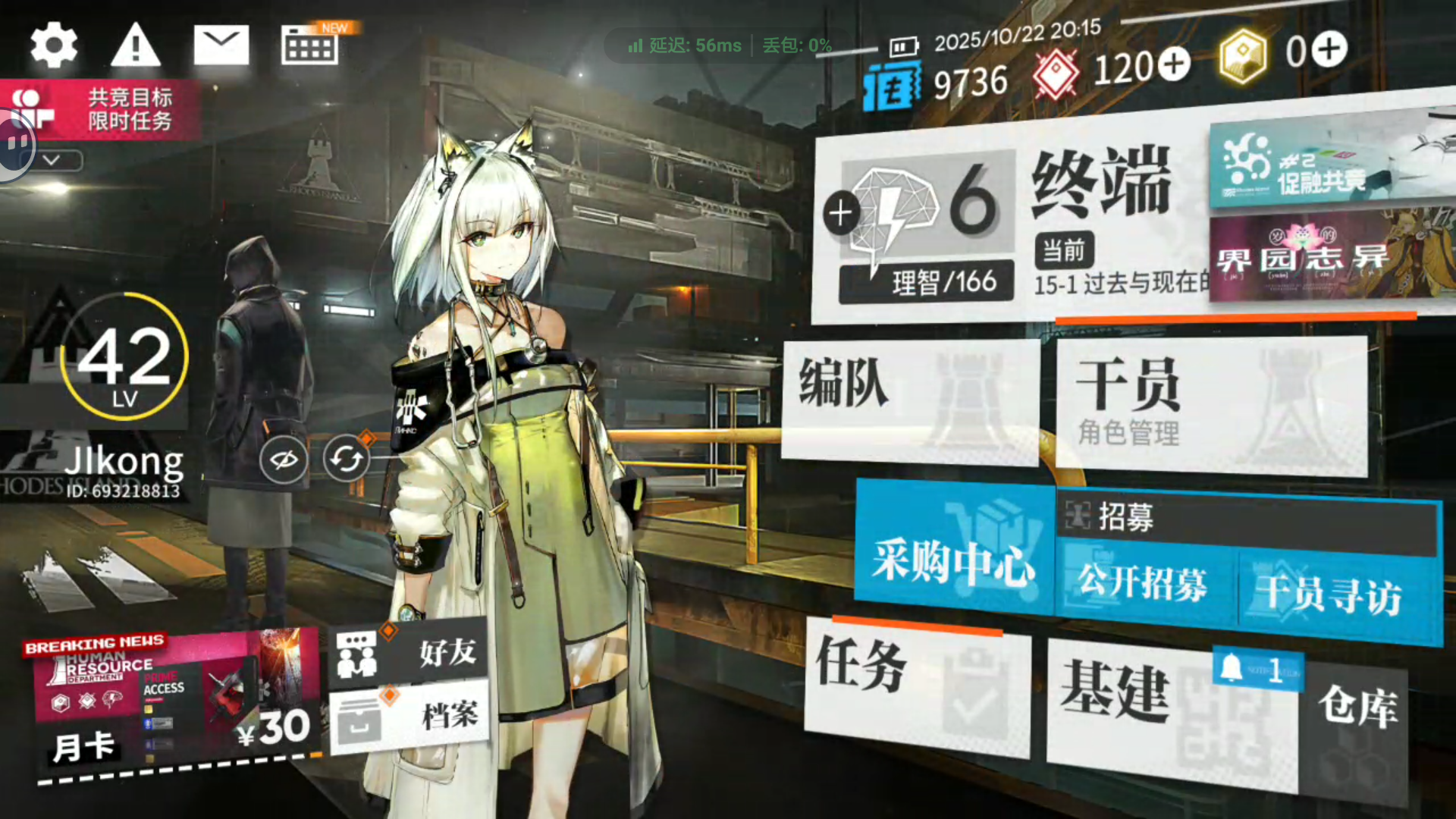Collapse the 共竞目标 banner with the chevron

click(53, 161)
